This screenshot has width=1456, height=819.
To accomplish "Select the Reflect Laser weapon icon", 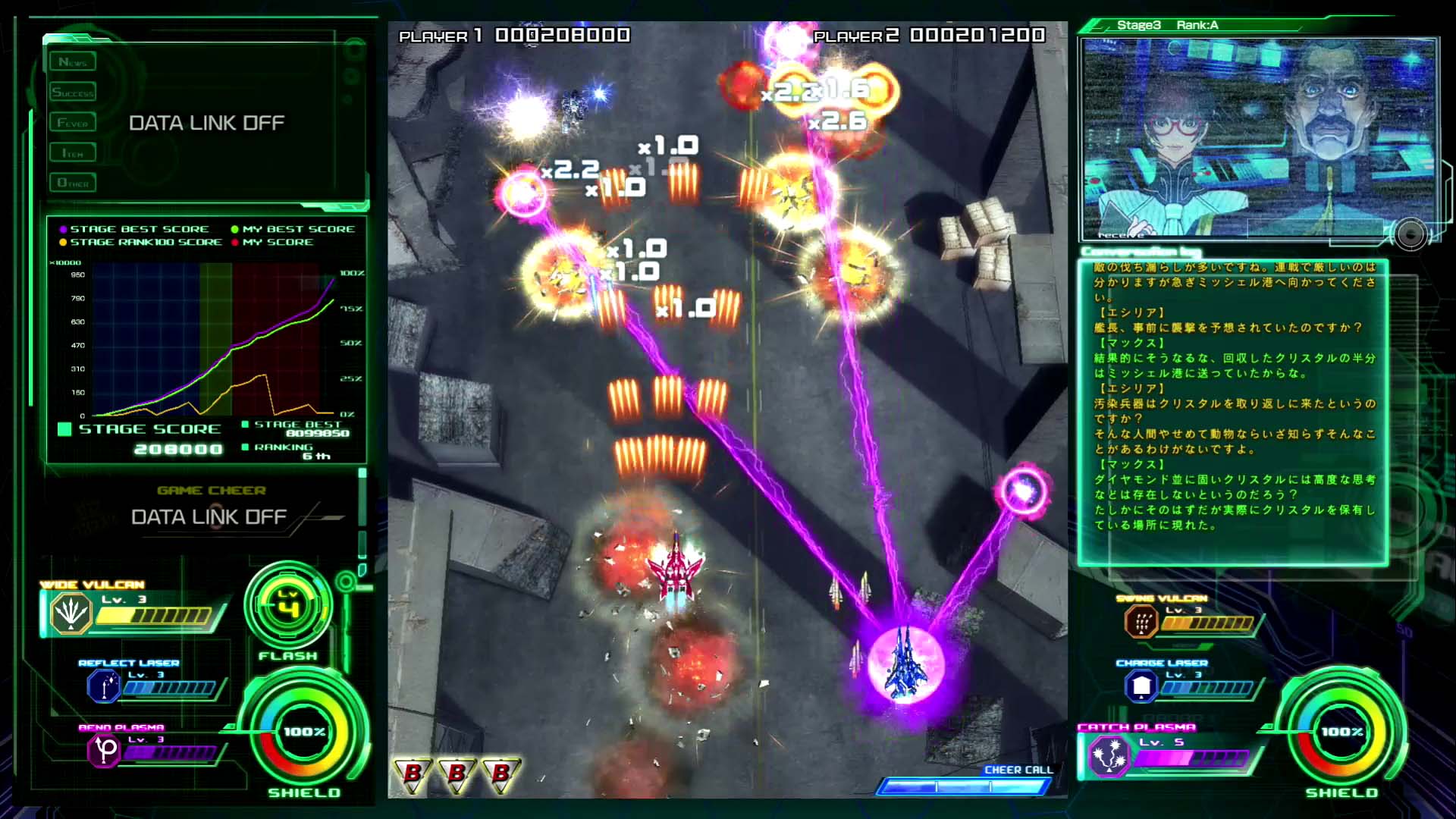I will 104,686.
